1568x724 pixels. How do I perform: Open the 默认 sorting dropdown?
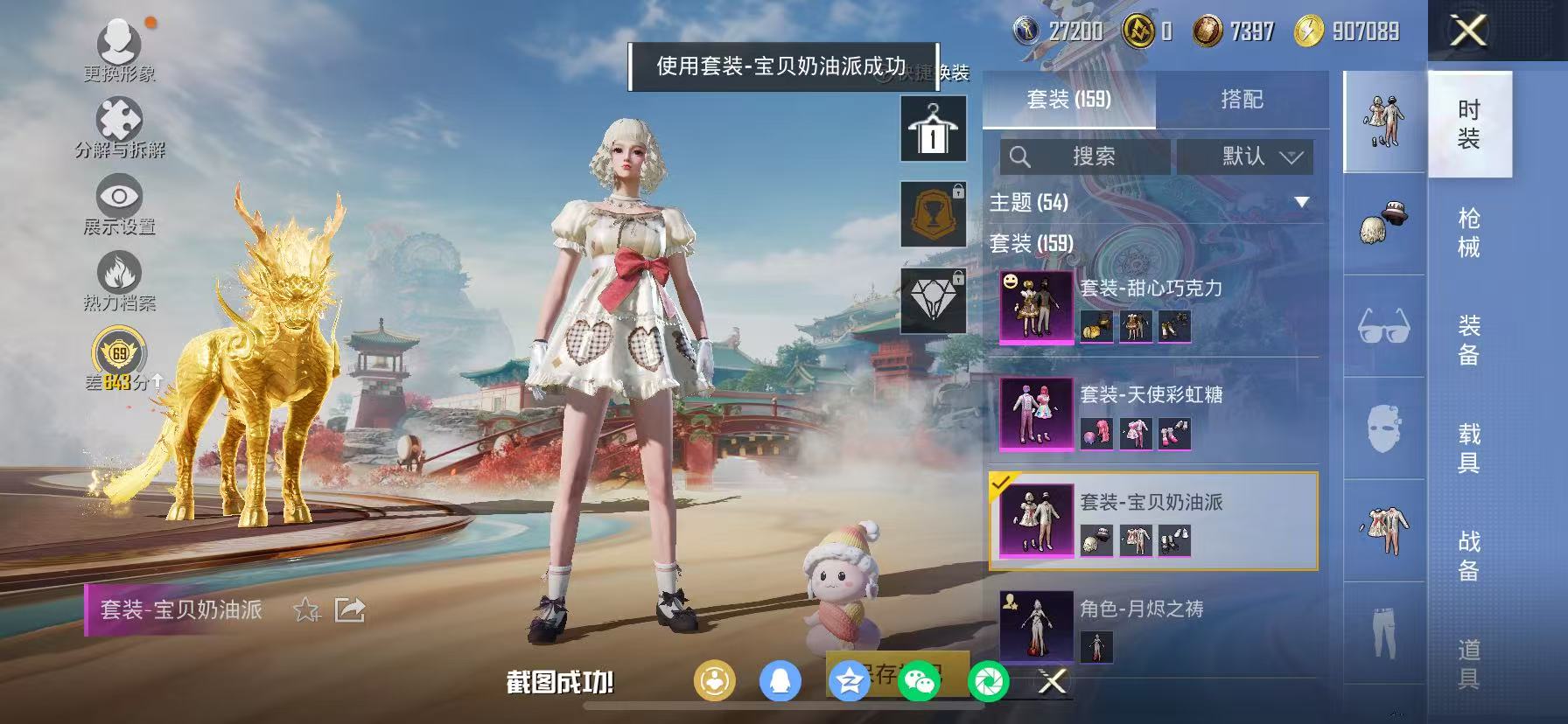point(1246,157)
